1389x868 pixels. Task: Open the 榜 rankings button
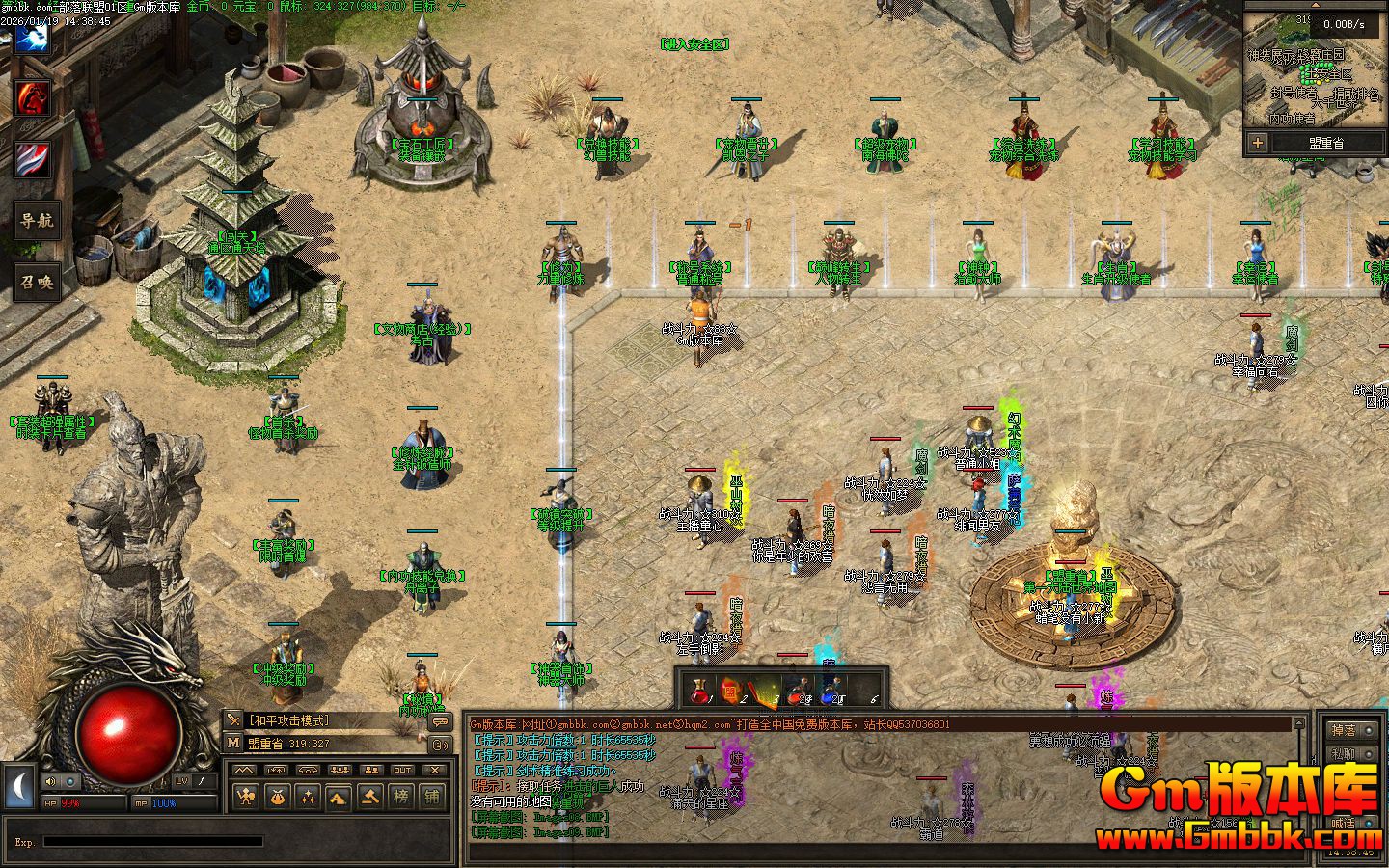tap(401, 797)
